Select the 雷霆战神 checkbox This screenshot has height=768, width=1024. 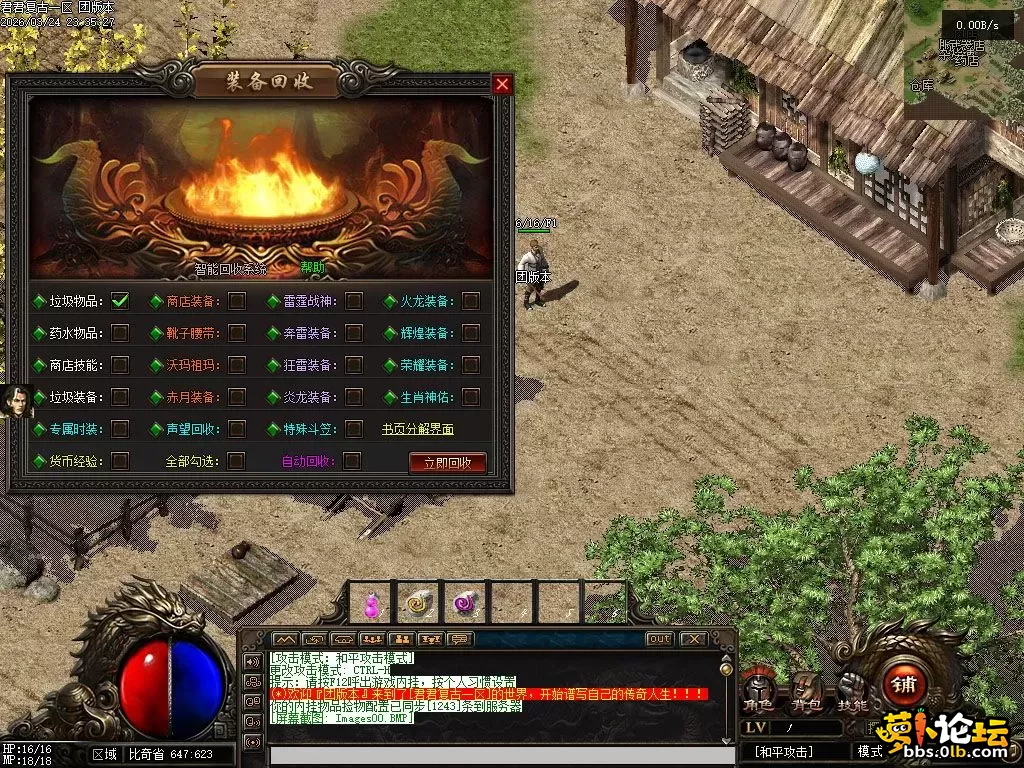click(x=354, y=300)
